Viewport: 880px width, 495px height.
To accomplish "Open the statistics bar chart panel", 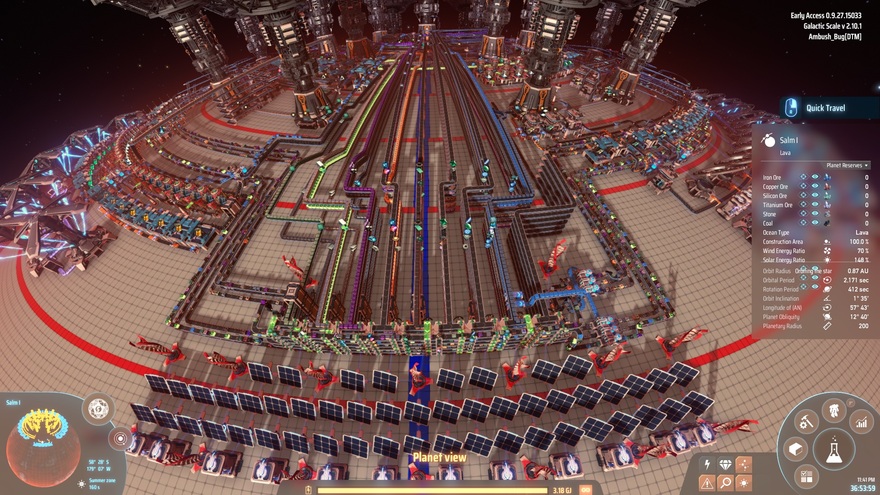I will pyautogui.click(x=861, y=423).
